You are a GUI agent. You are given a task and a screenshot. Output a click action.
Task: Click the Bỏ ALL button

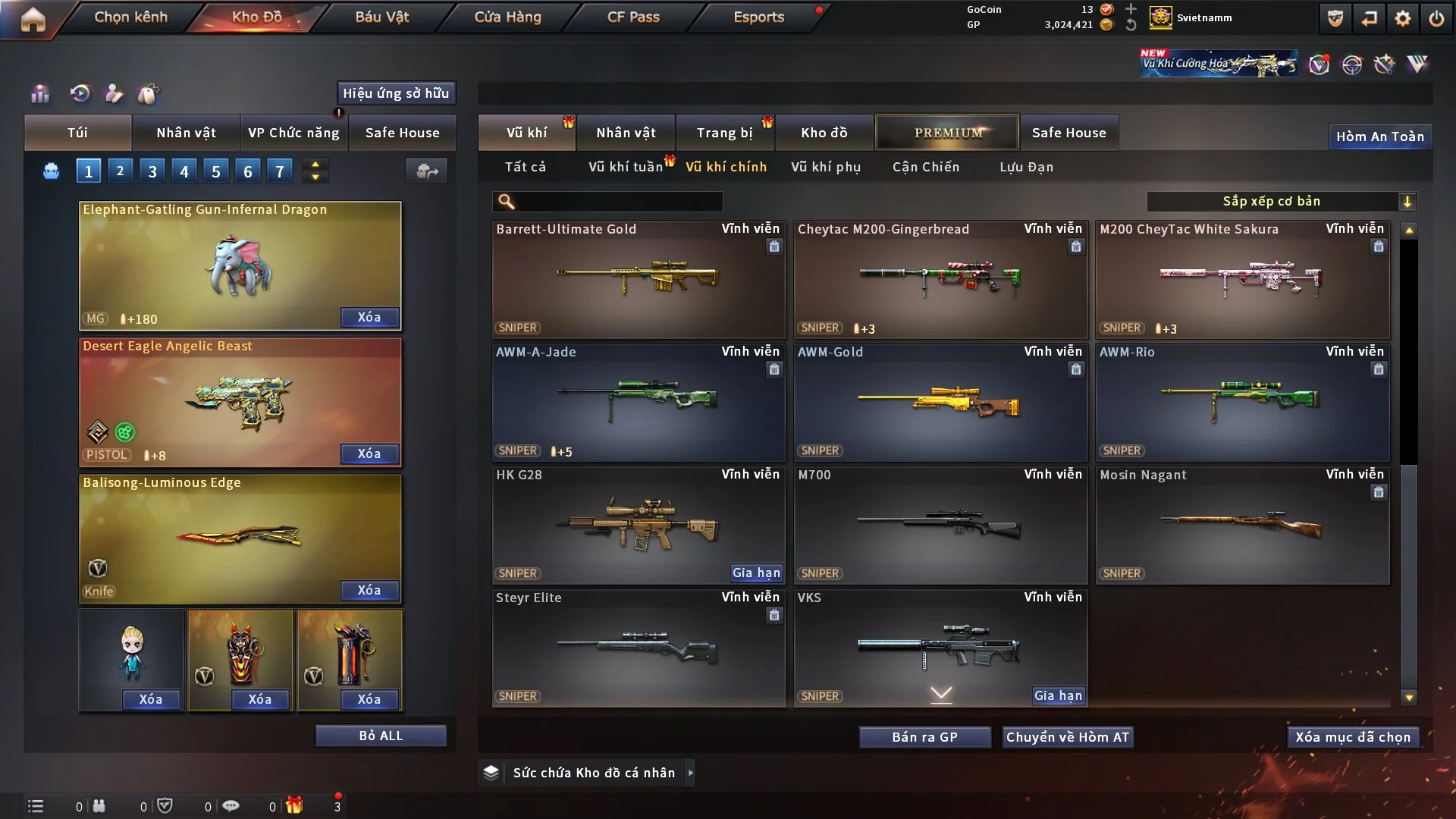[381, 736]
